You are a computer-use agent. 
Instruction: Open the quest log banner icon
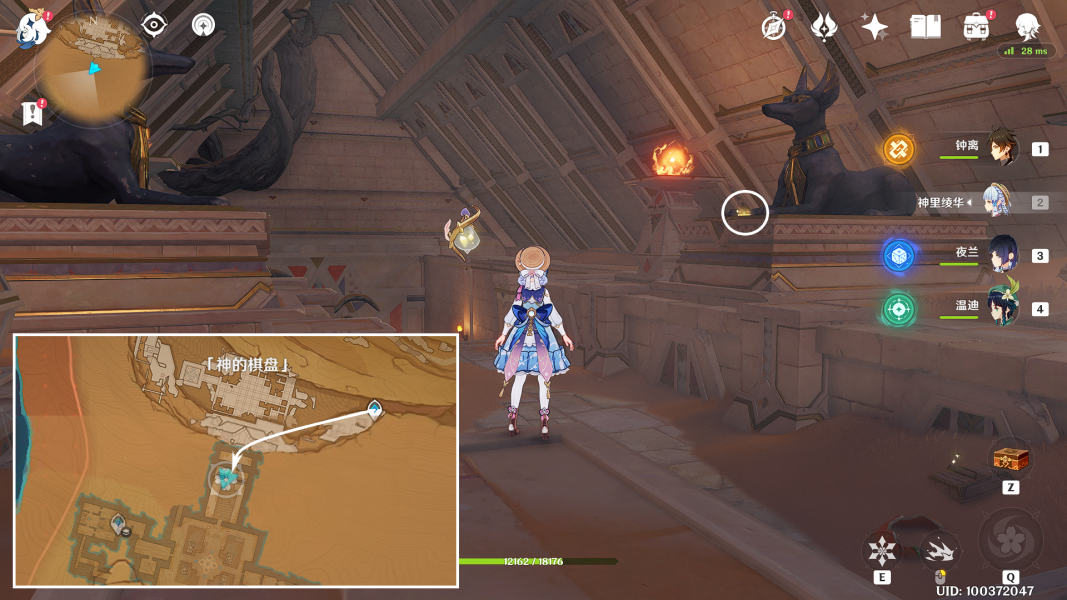coord(32,113)
